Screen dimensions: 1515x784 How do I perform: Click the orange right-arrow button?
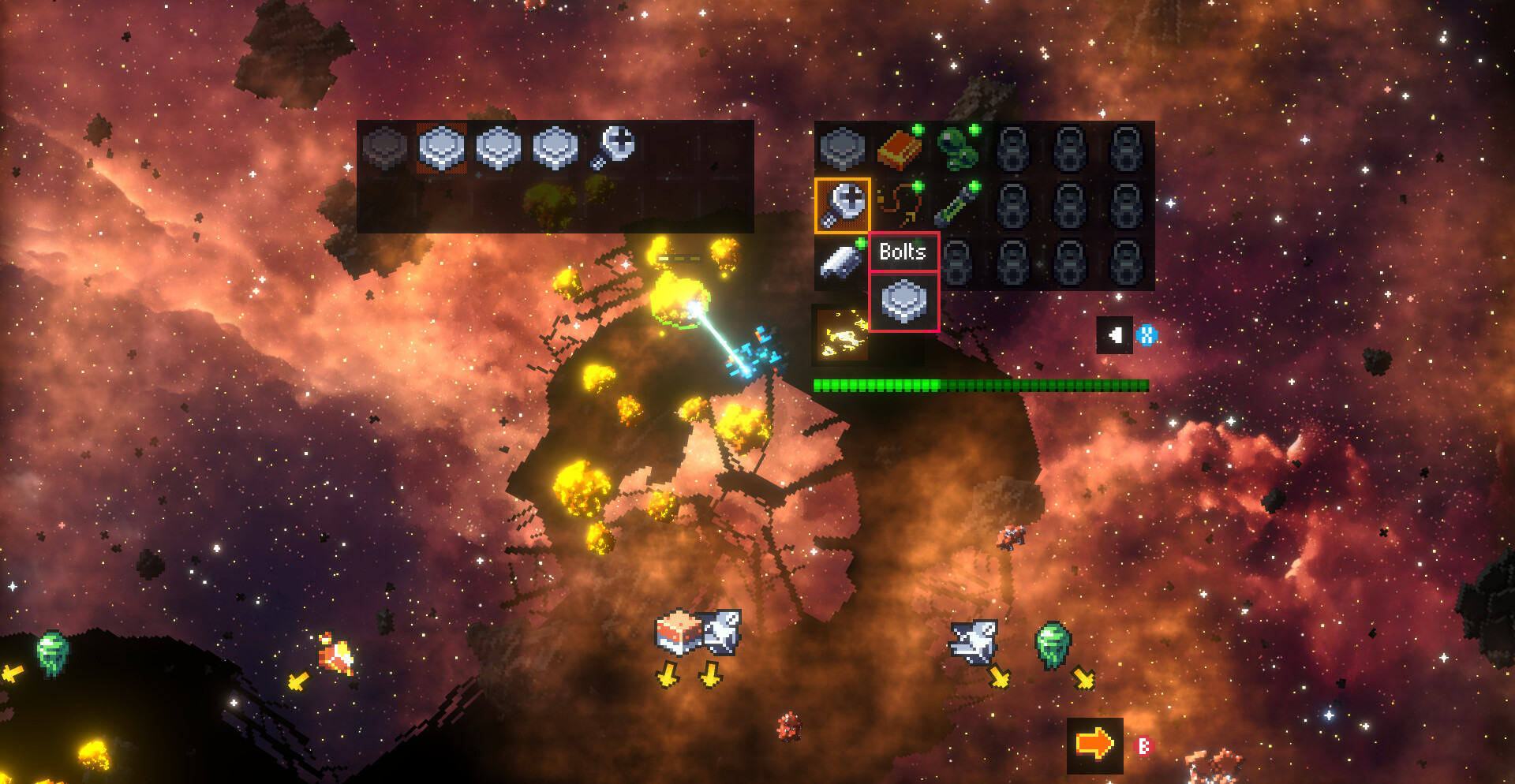coord(1094,745)
